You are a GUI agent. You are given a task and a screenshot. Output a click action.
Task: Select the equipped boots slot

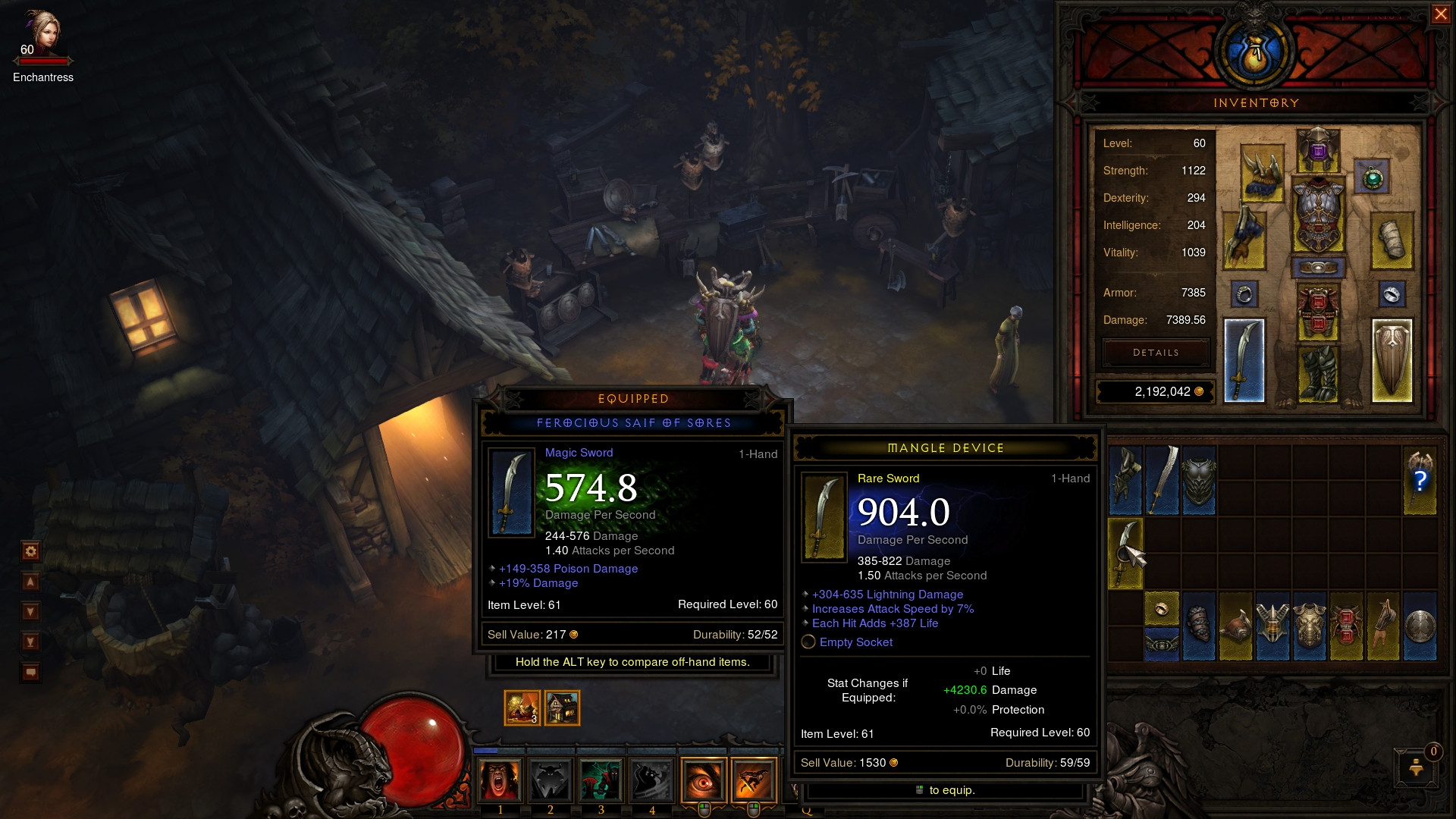(x=1318, y=373)
